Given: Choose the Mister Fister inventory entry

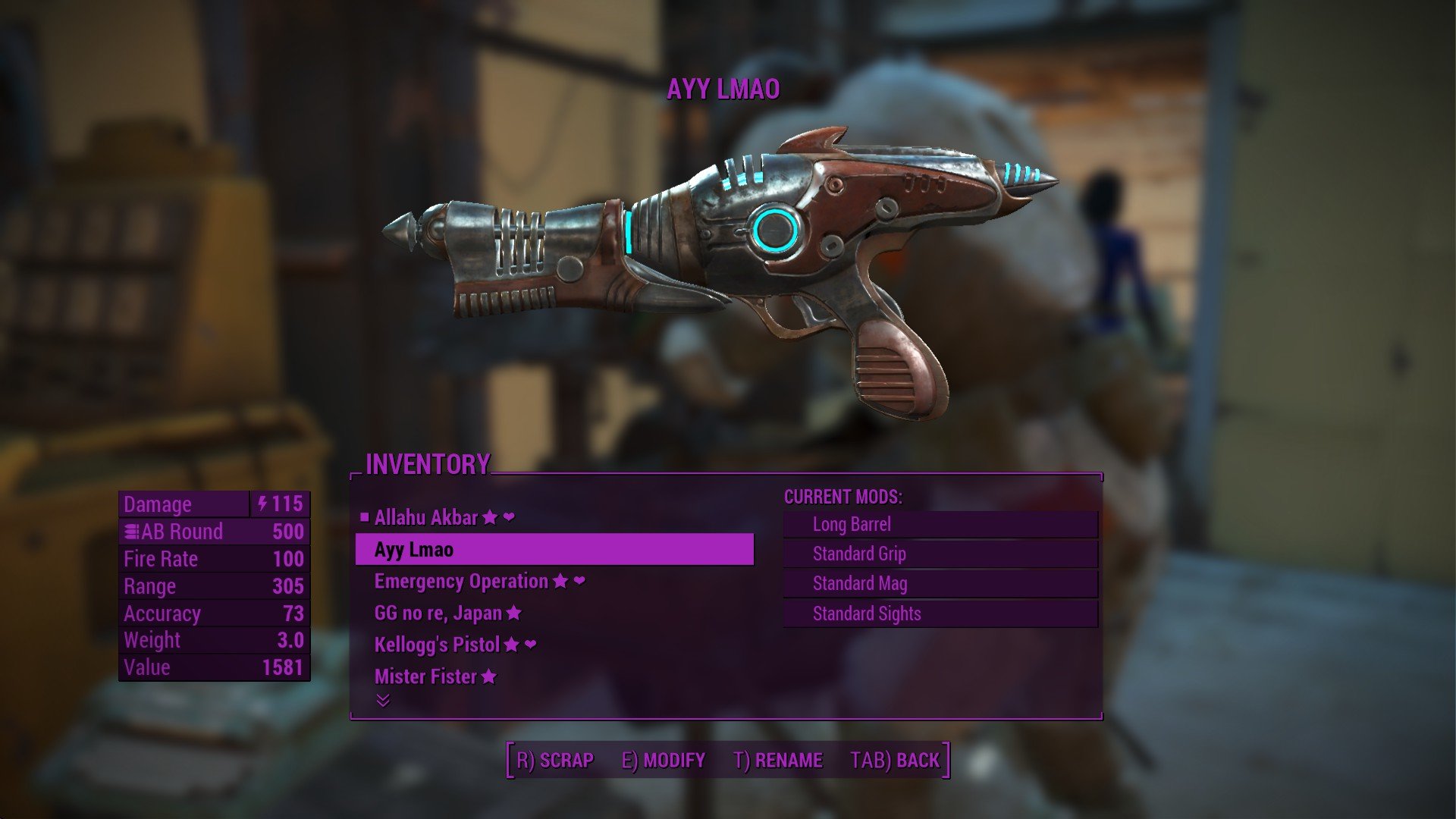Looking at the screenshot, I should pyautogui.click(x=425, y=676).
